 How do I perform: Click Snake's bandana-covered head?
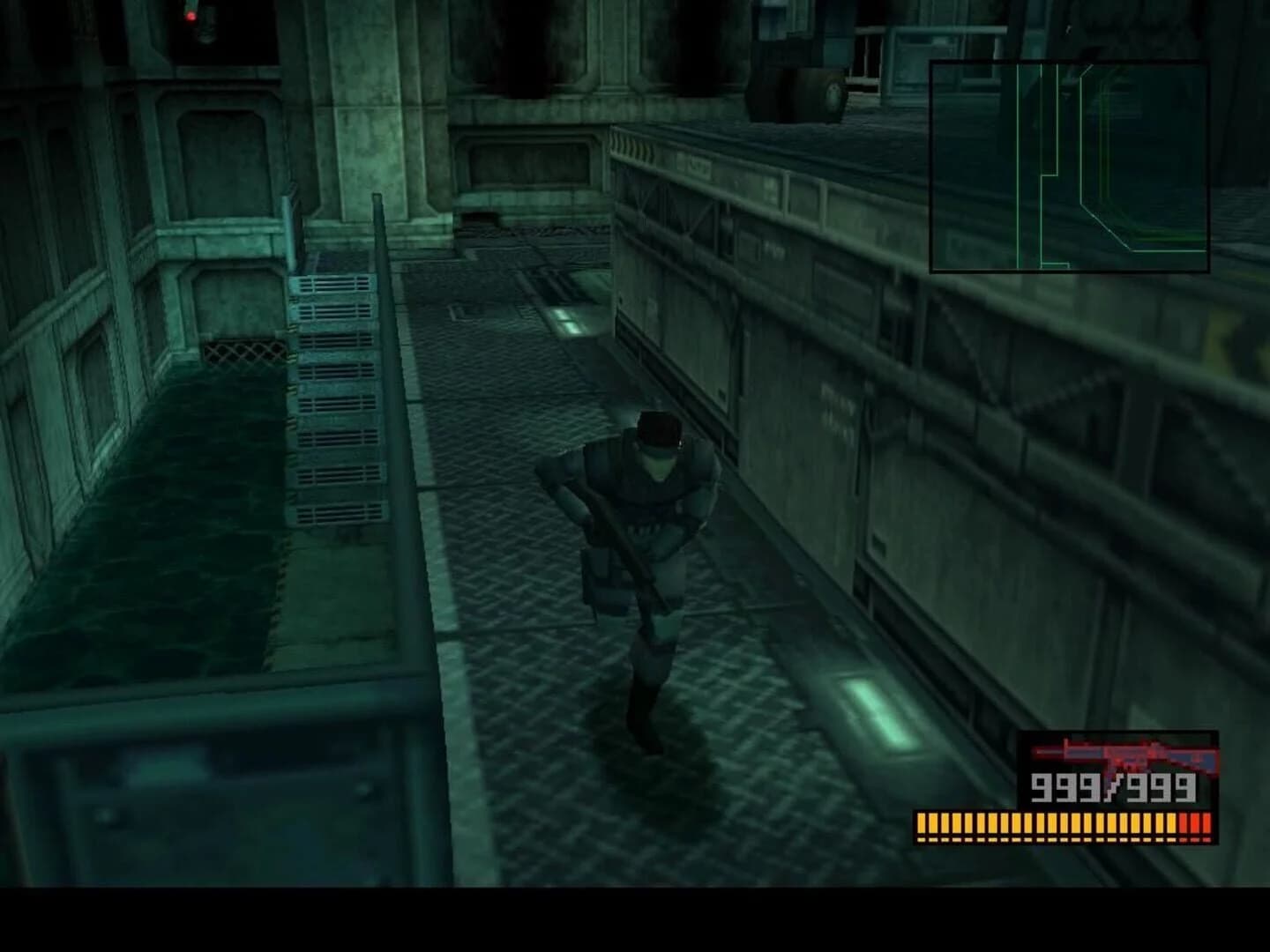pyautogui.click(x=657, y=430)
